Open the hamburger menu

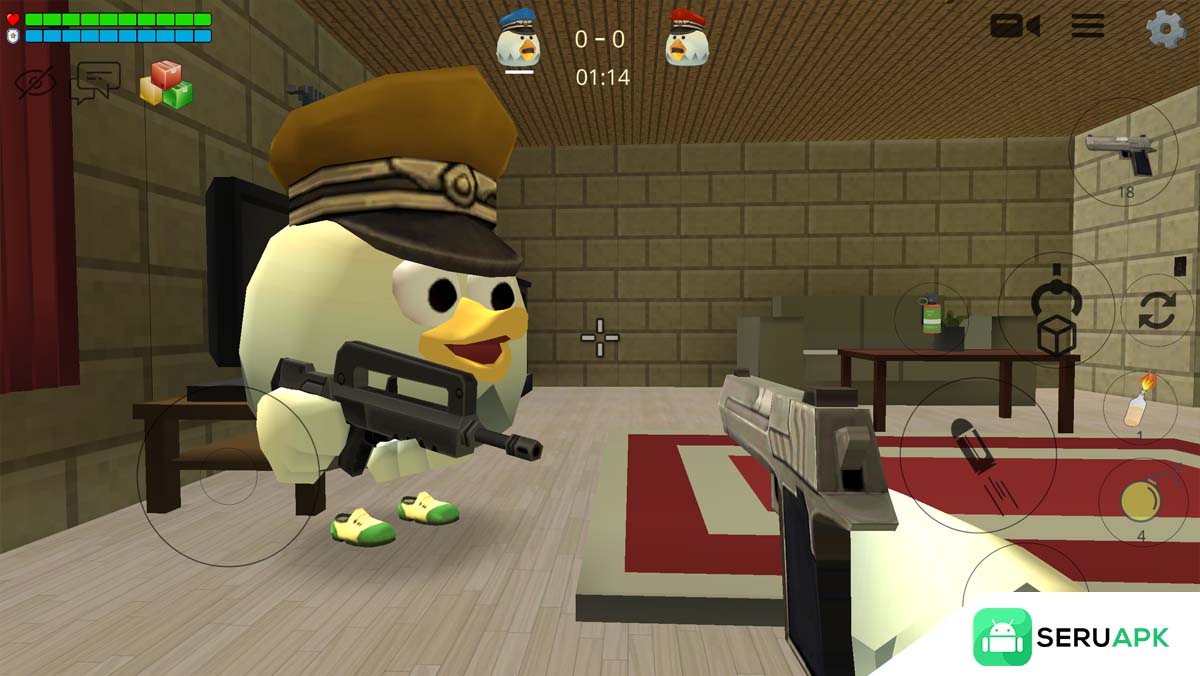click(x=1088, y=26)
